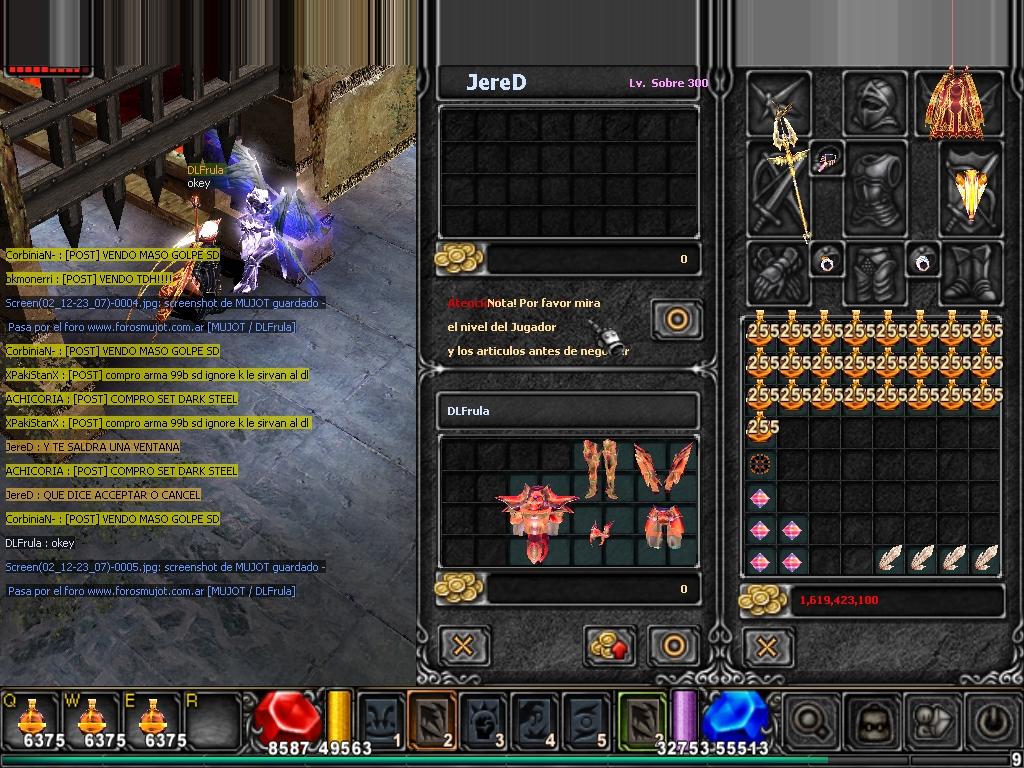Select the rightmost feather in inventory

coord(986,558)
